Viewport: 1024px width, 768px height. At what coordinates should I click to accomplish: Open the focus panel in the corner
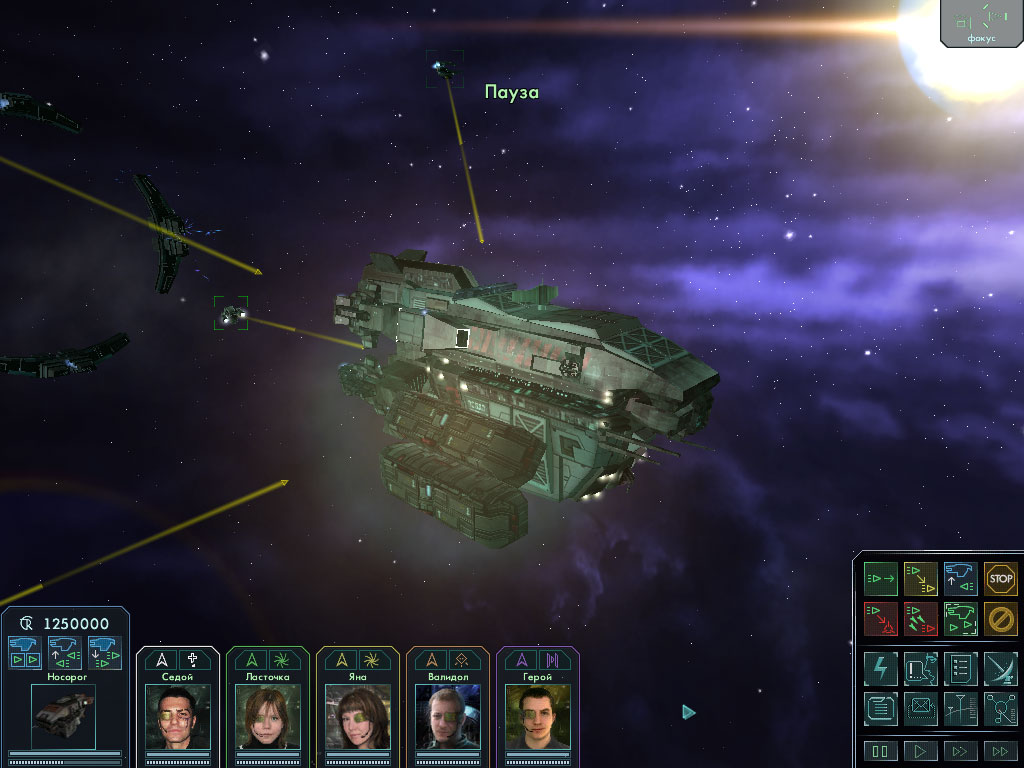[981, 22]
